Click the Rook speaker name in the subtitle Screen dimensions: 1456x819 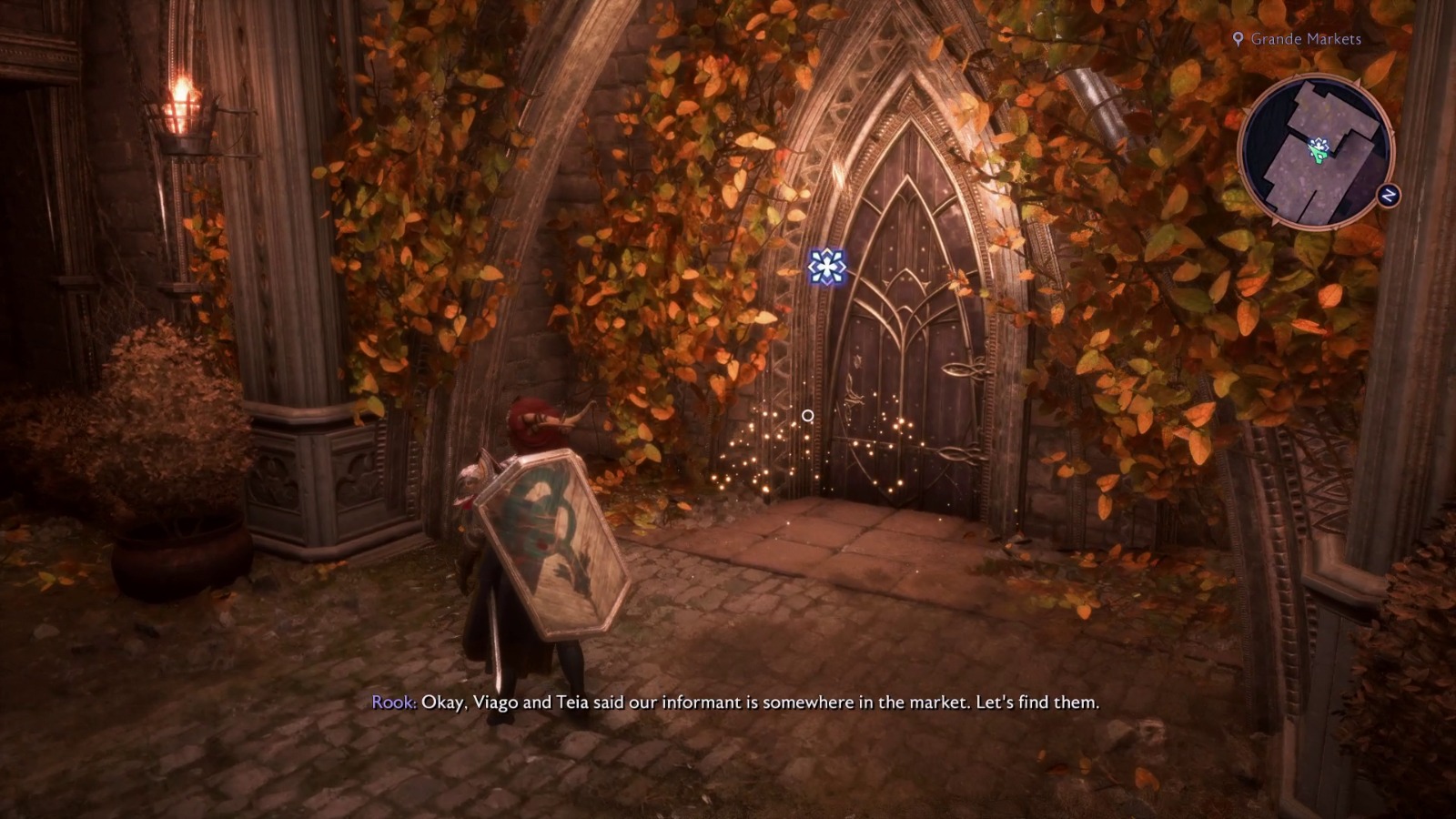pyautogui.click(x=391, y=703)
